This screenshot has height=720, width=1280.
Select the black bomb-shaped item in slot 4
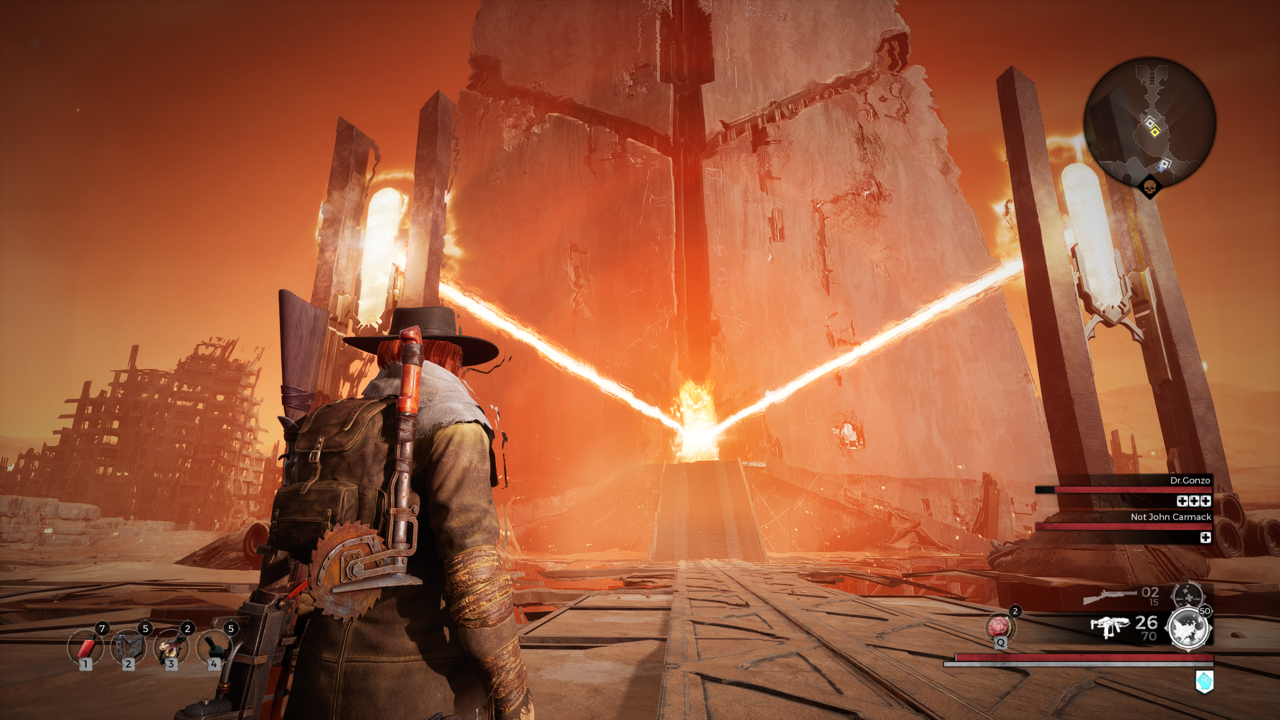click(x=214, y=647)
